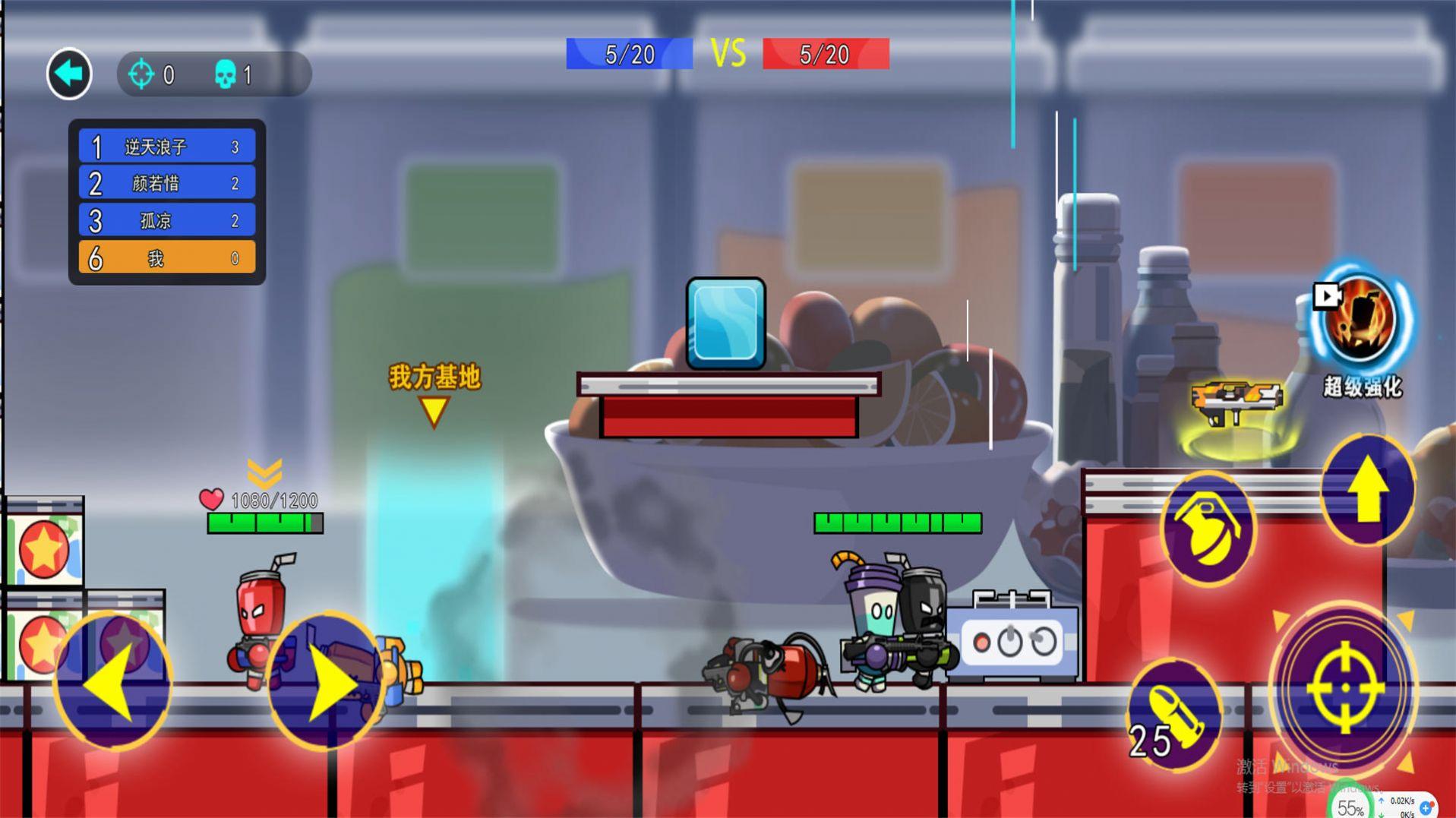Screen dimensions: 1456x818
Task: Tap the move left arrow
Action: [113, 681]
